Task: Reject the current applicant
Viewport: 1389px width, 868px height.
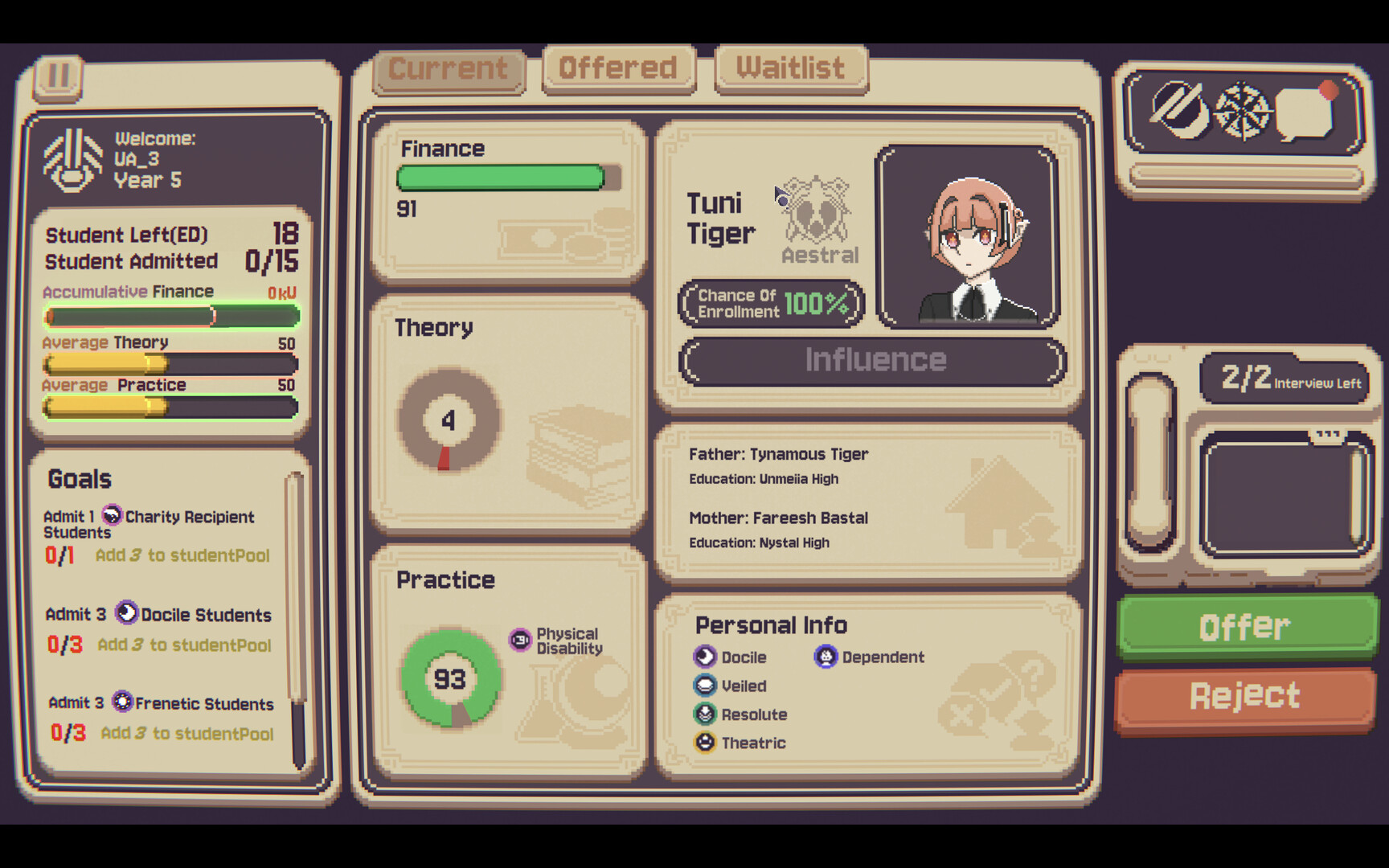Action: click(1245, 696)
